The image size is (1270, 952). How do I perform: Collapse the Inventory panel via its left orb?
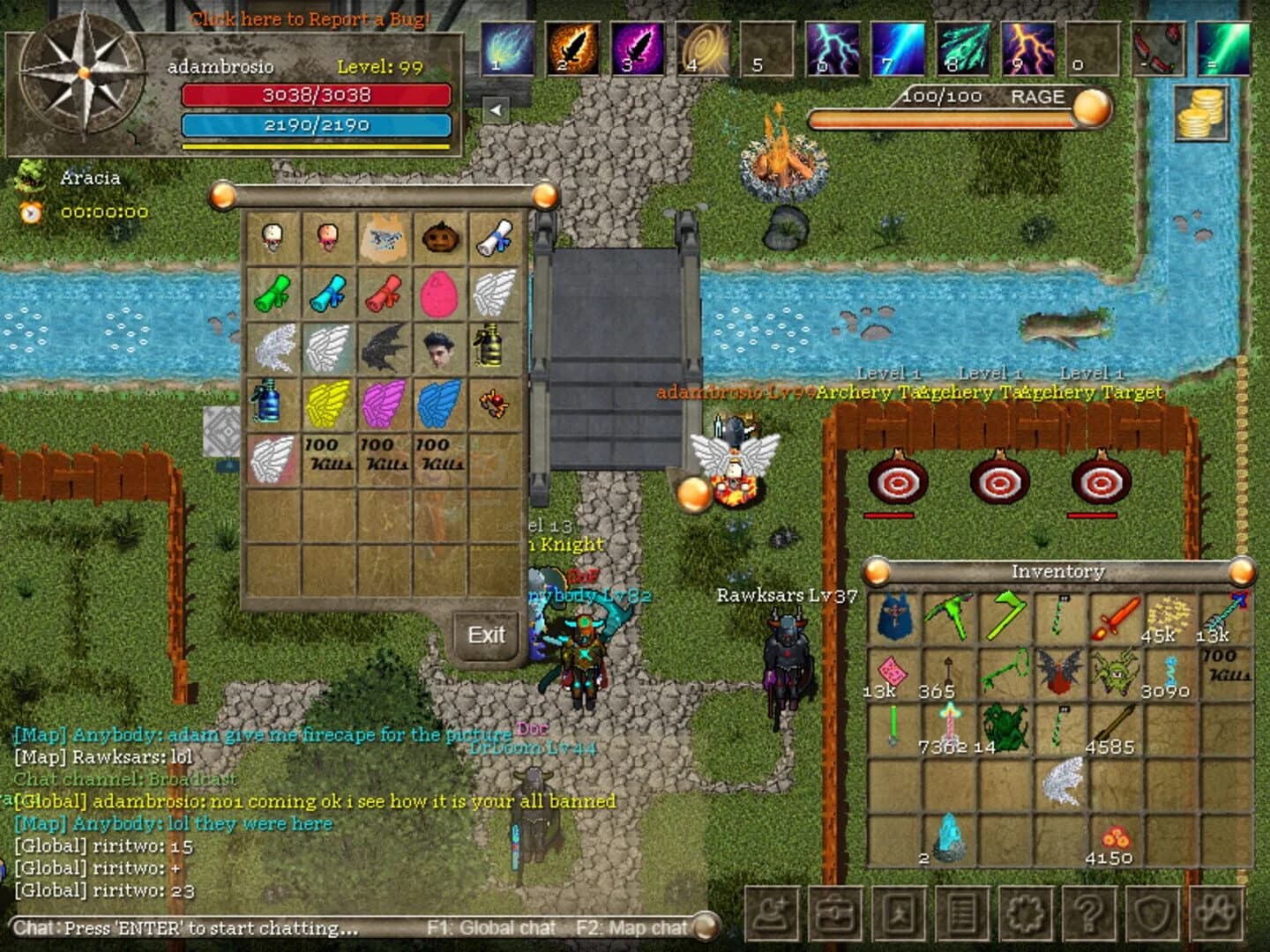[875, 572]
